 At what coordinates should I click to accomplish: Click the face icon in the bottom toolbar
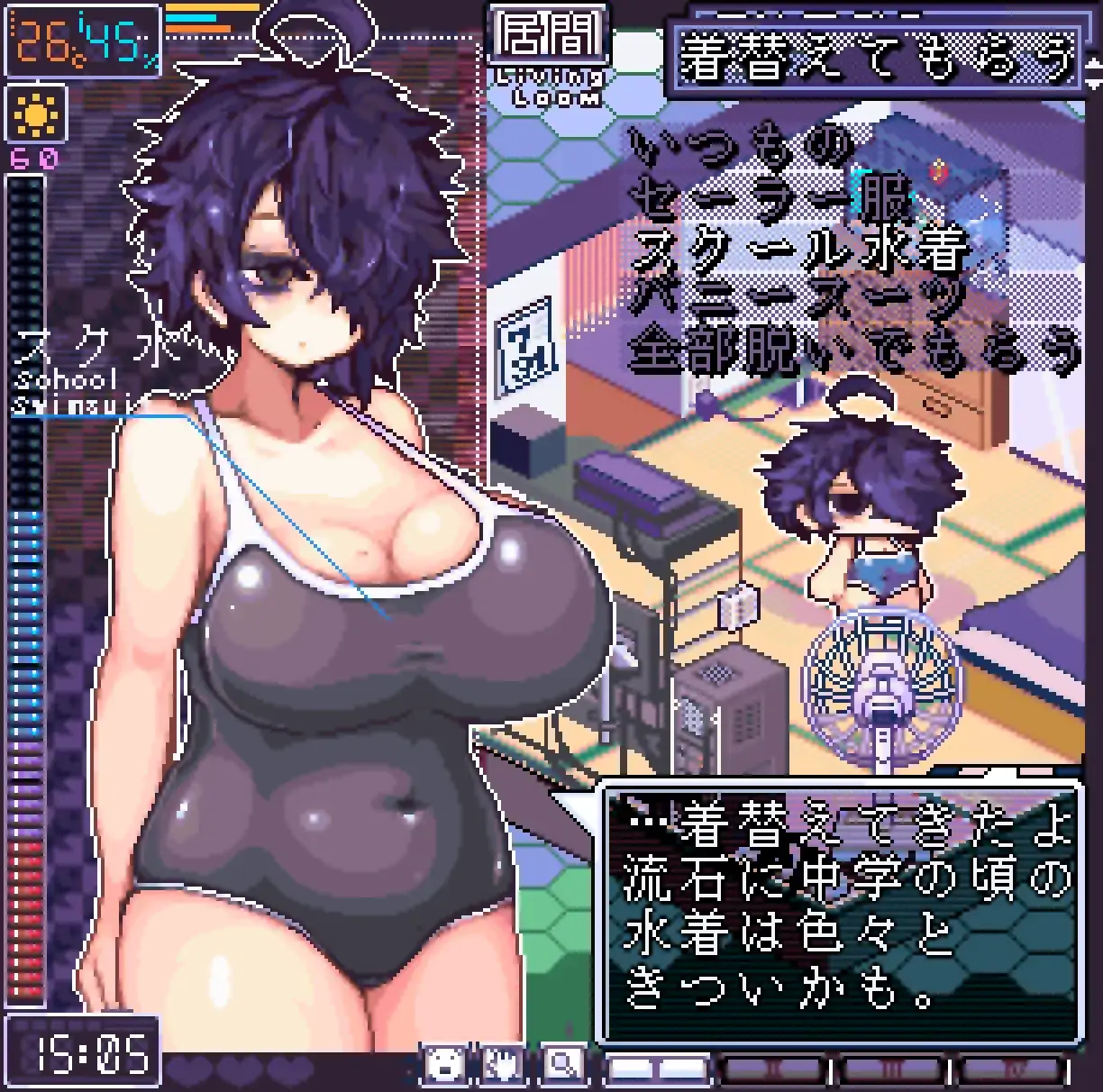click(x=445, y=1066)
